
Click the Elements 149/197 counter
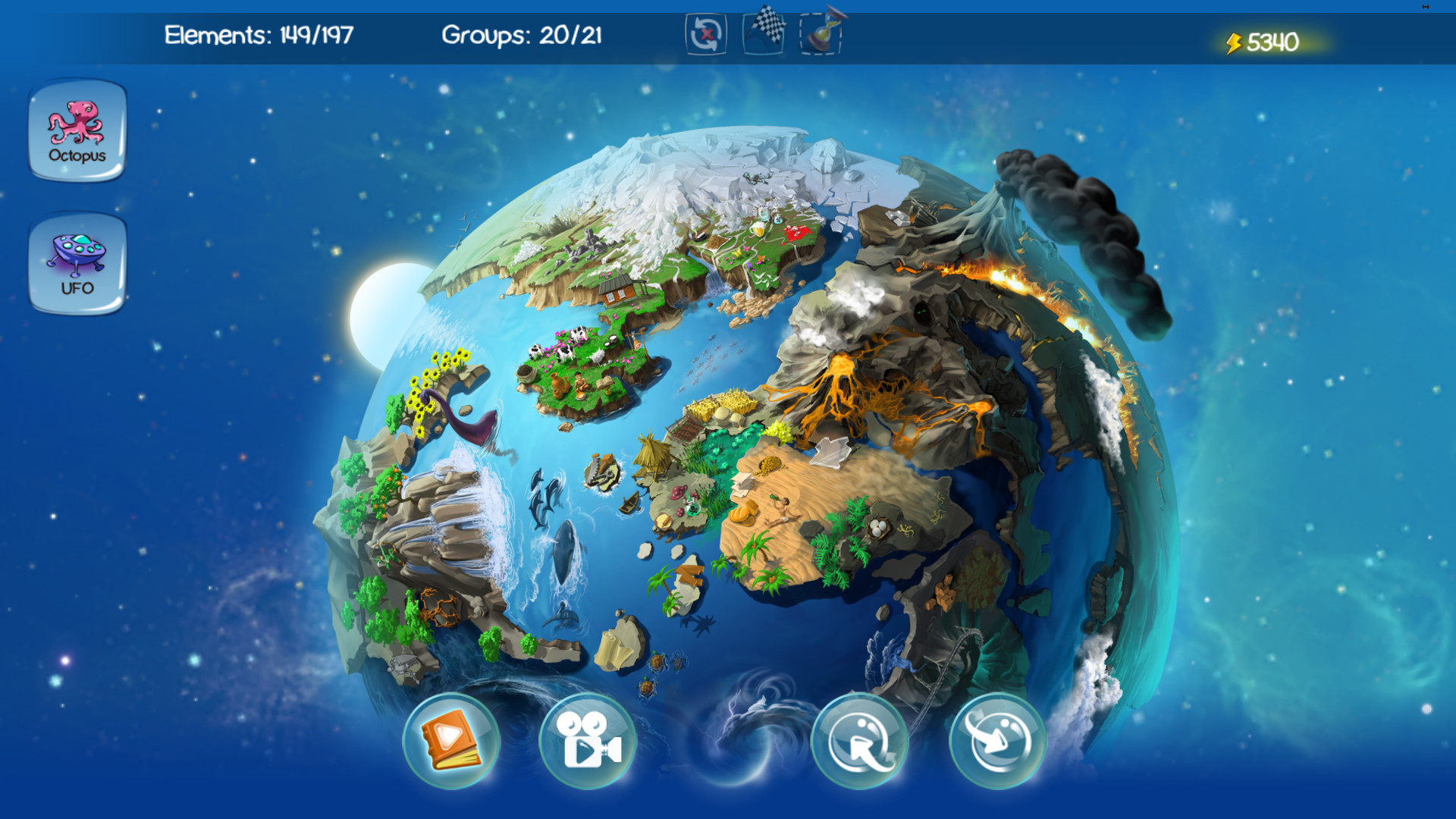[258, 35]
